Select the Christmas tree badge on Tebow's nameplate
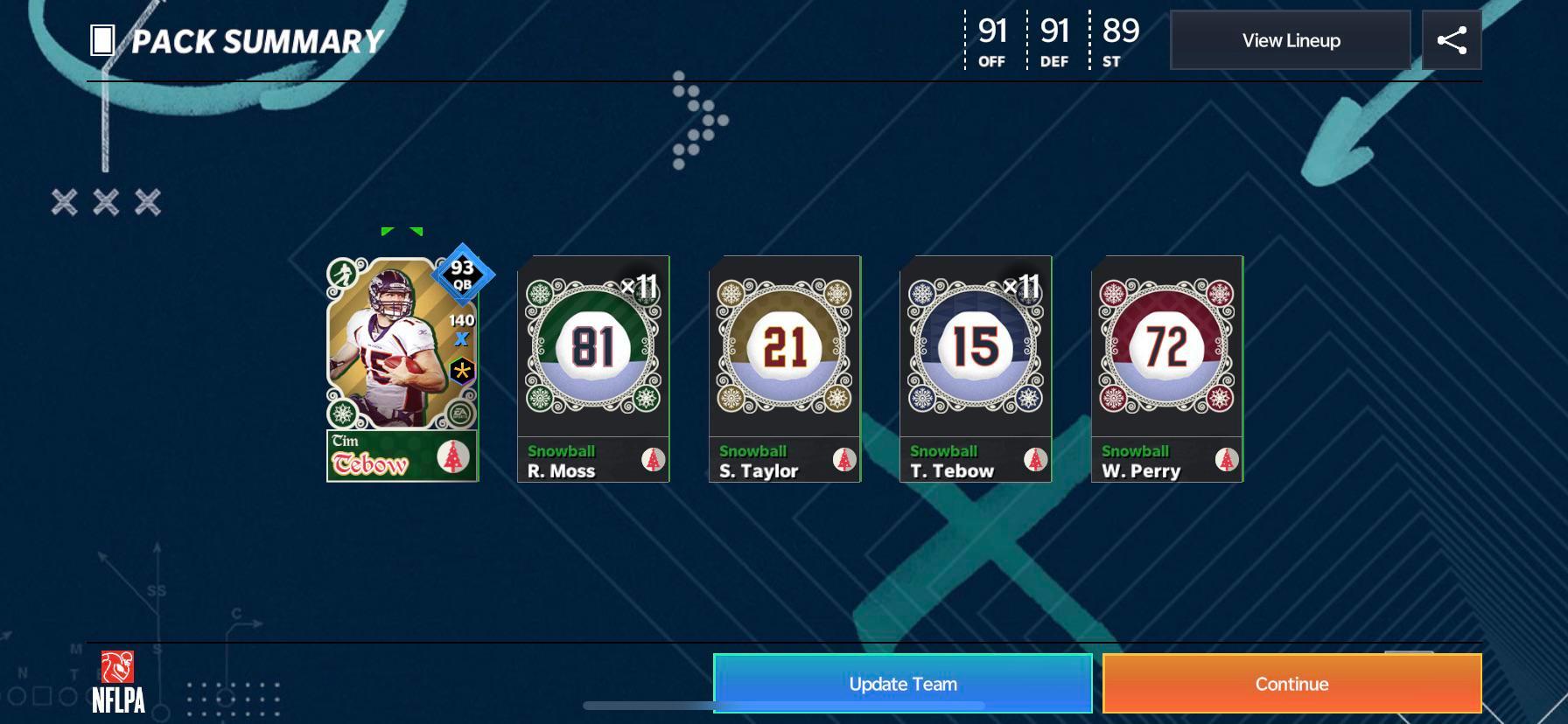This screenshot has height=724, width=1568. point(454,456)
